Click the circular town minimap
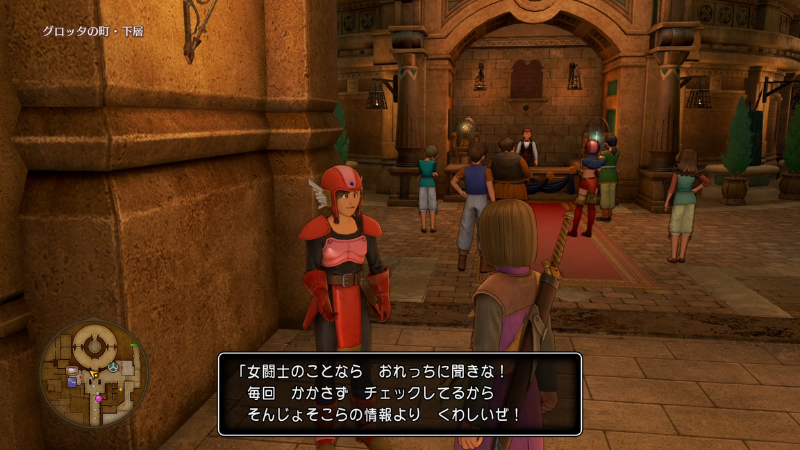The image size is (800, 450). [x=93, y=373]
